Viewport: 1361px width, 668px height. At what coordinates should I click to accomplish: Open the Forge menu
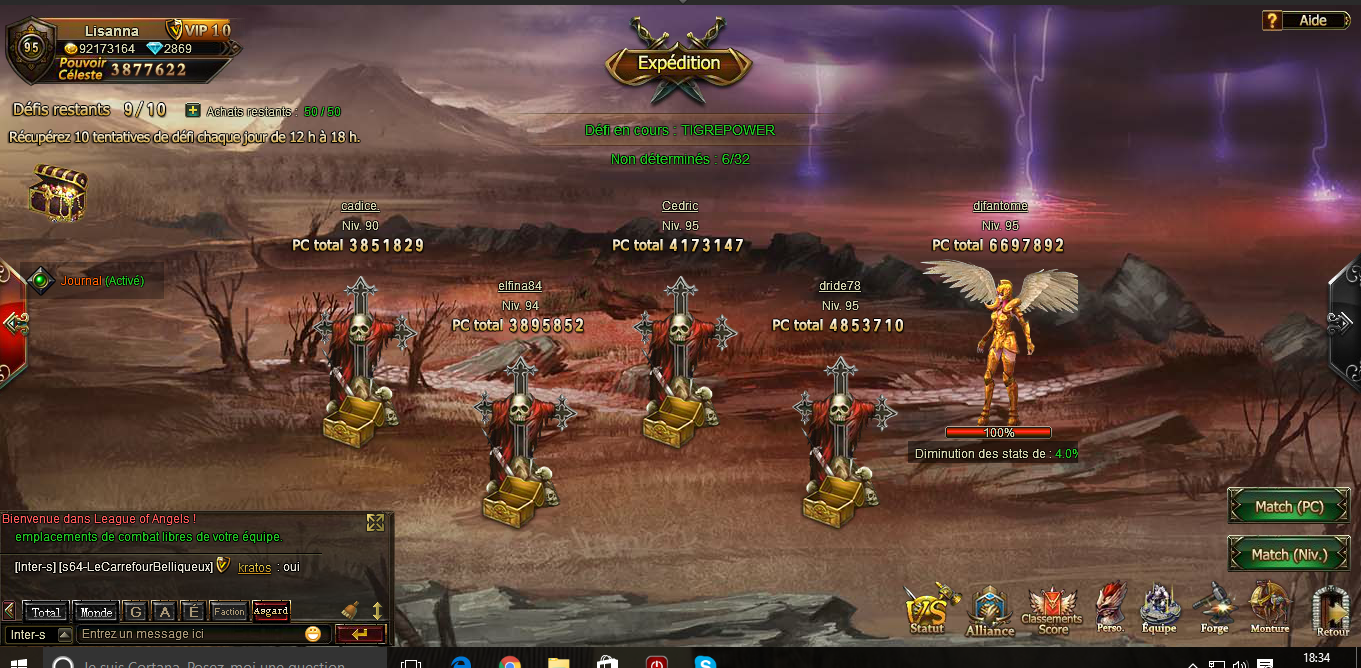click(x=1214, y=608)
